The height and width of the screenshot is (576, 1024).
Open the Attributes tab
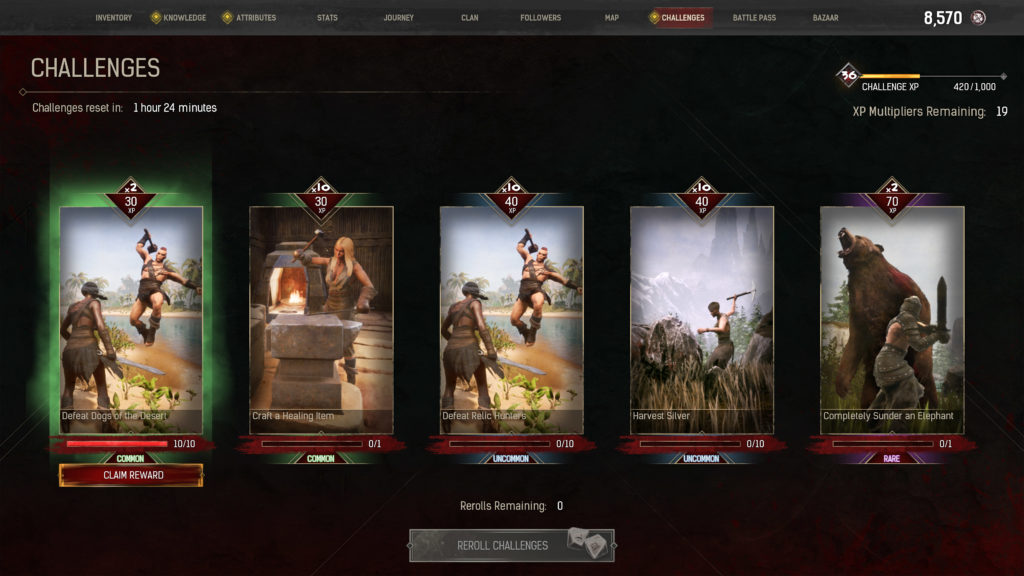pyautogui.click(x=255, y=18)
